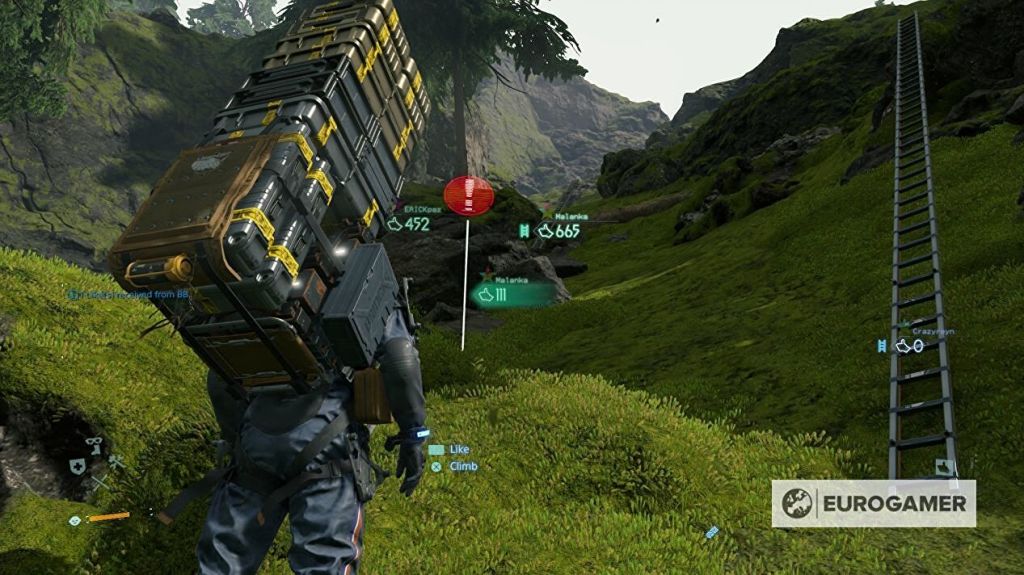Click the crossed tools status icon
The height and width of the screenshot is (575, 1024).
115,462
